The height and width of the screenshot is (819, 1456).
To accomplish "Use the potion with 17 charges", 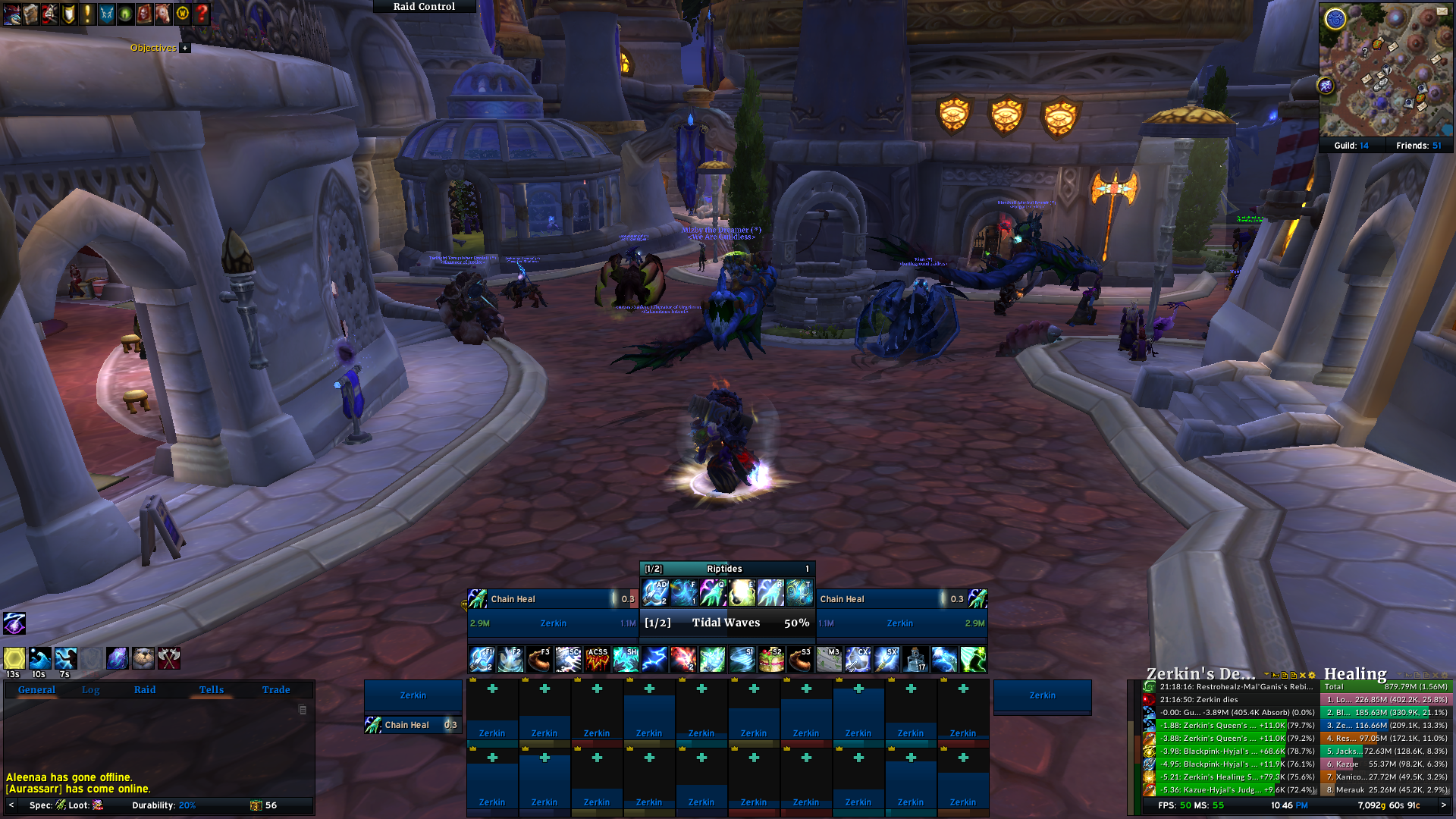I will 915,658.
